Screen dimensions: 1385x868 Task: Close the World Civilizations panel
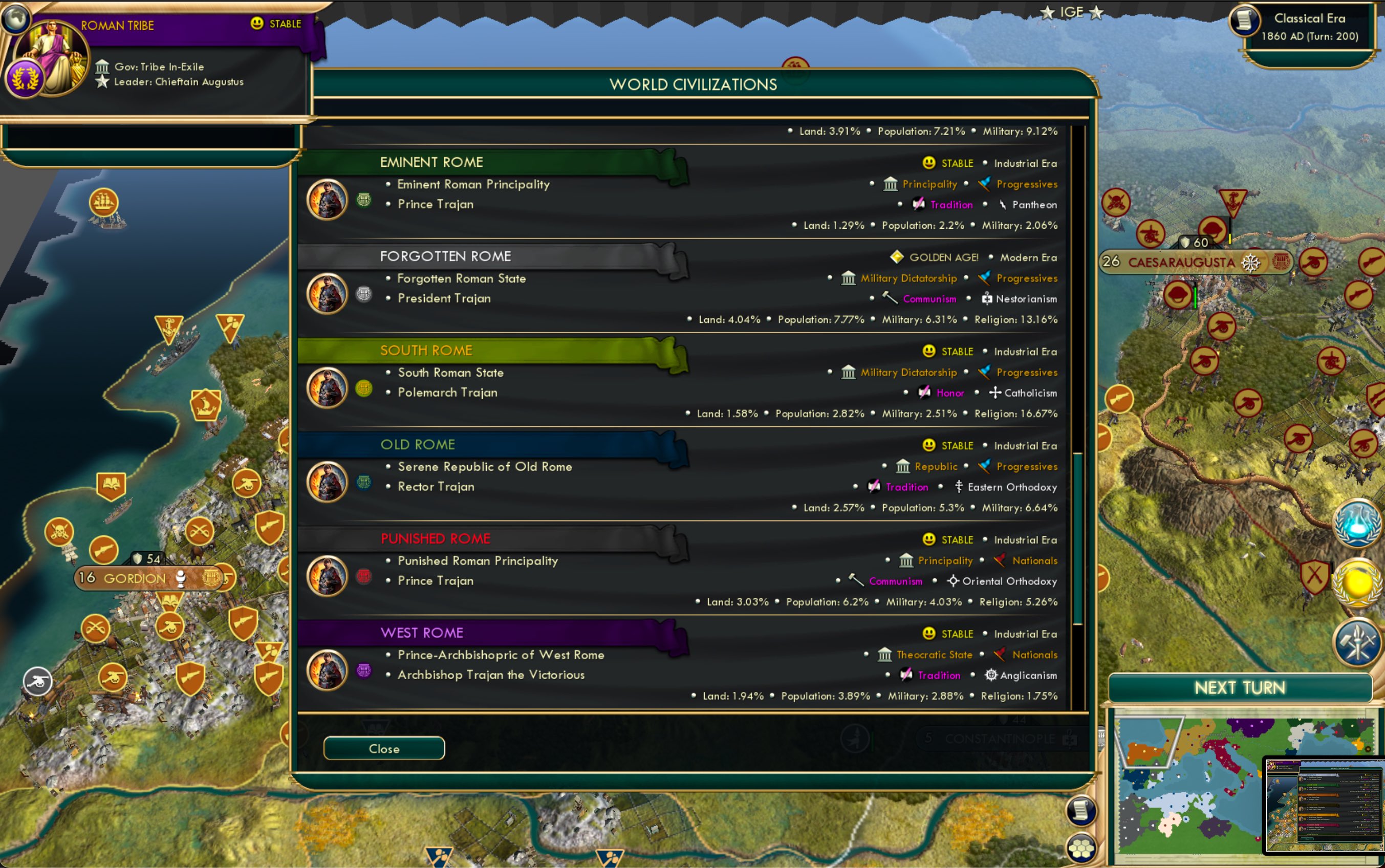coord(383,749)
